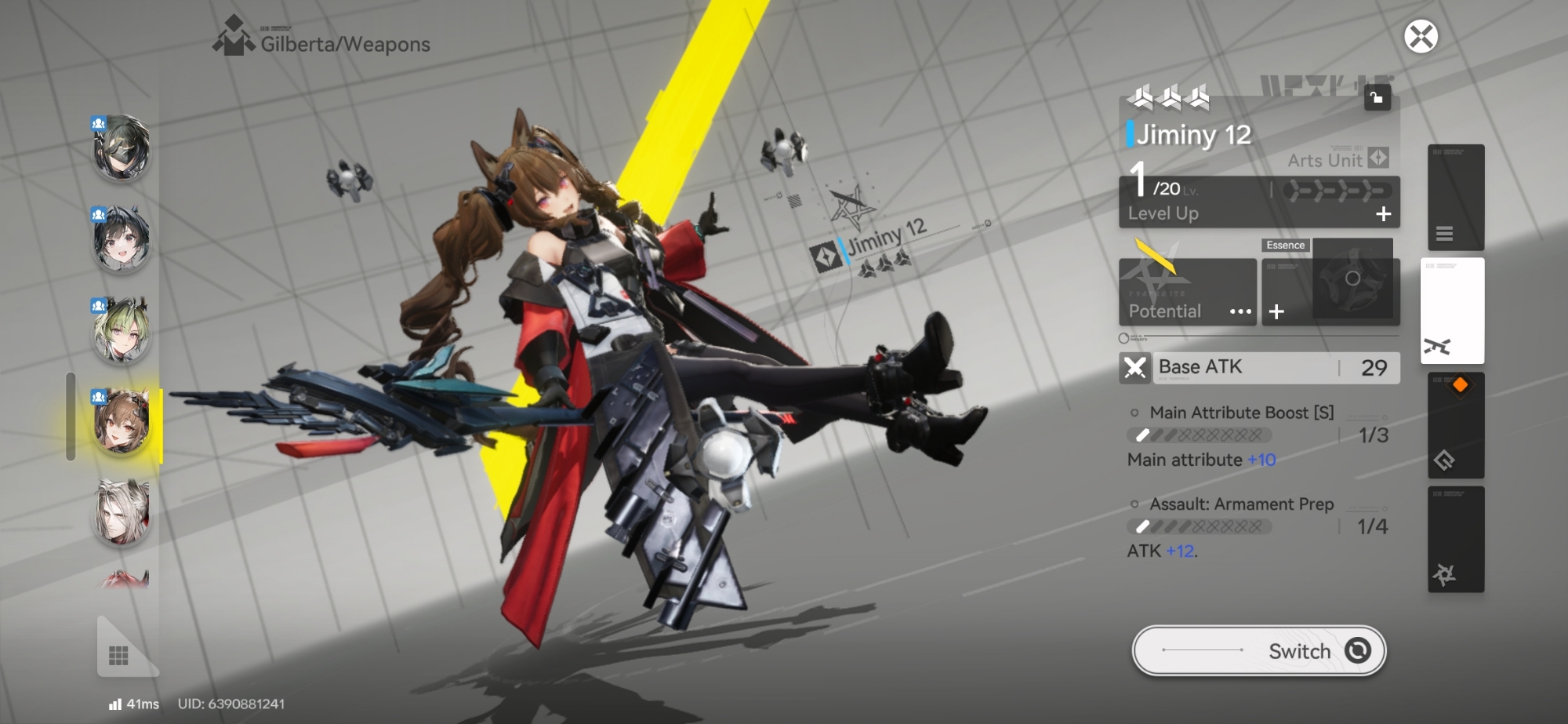The width and height of the screenshot is (1568, 724).
Task: Open the weapon Potential panel
Action: point(1187,292)
